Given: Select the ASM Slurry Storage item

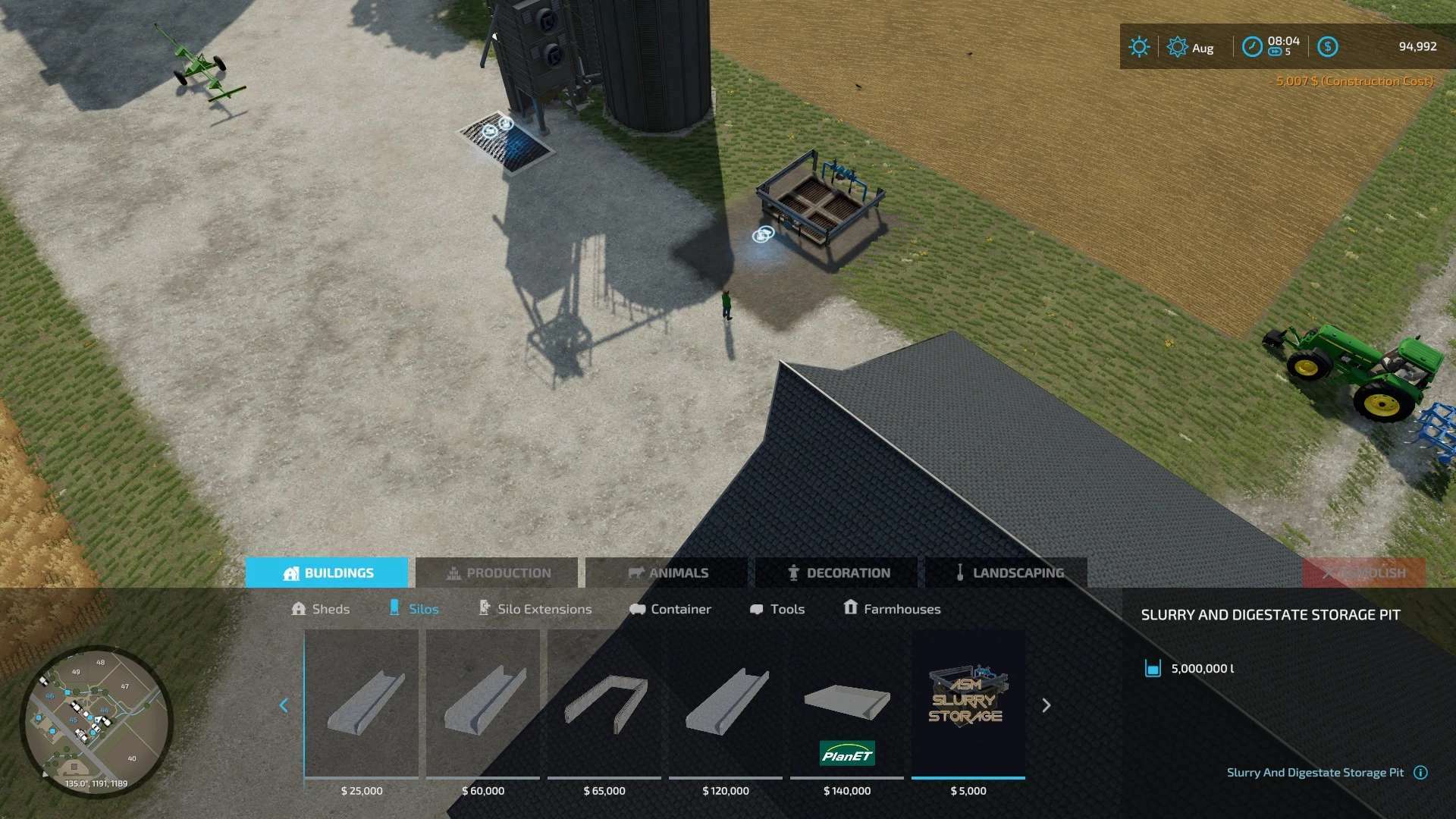Looking at the screenshot, I should (968, 705).
